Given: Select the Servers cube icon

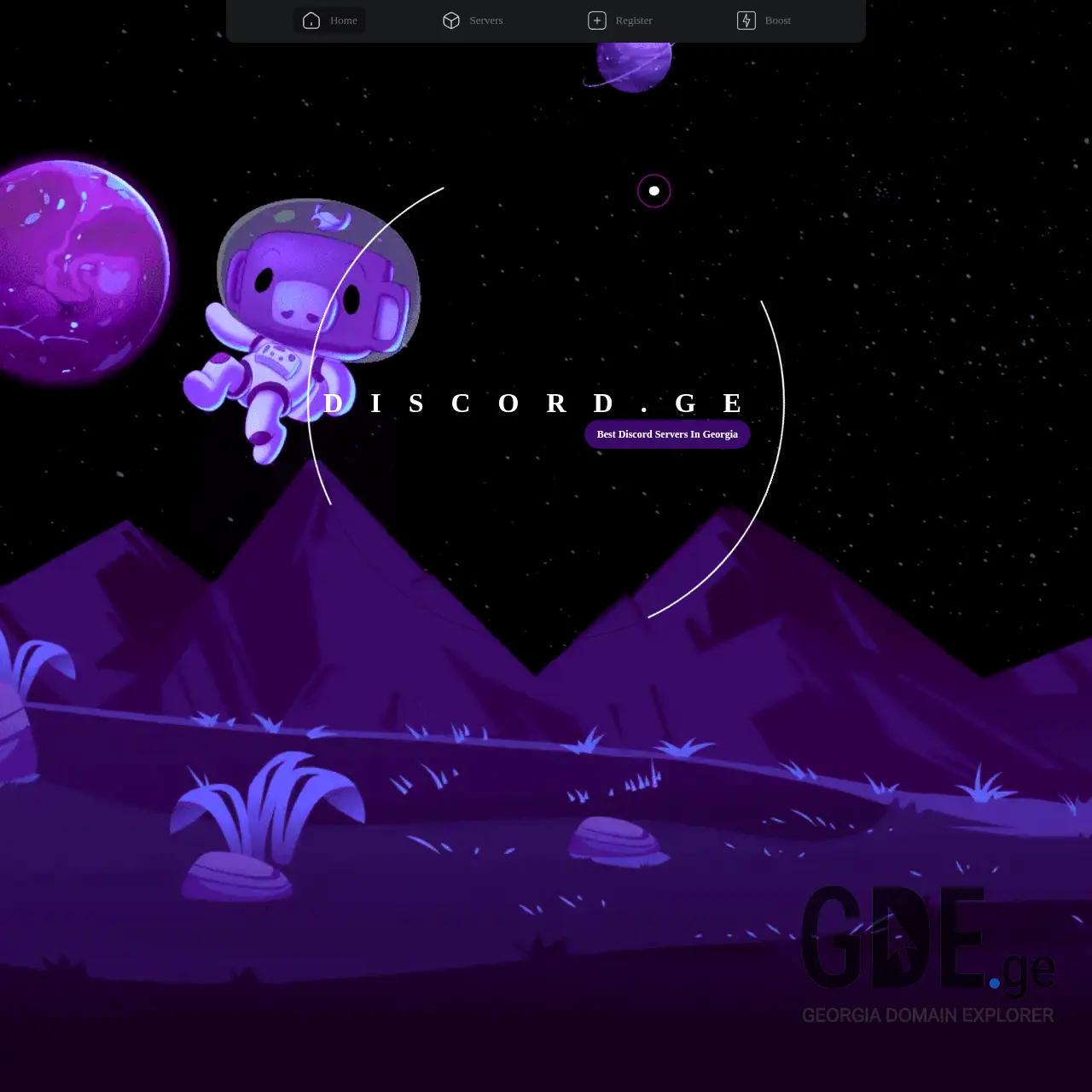Looking at the screenshot, I should click(451, 20).
